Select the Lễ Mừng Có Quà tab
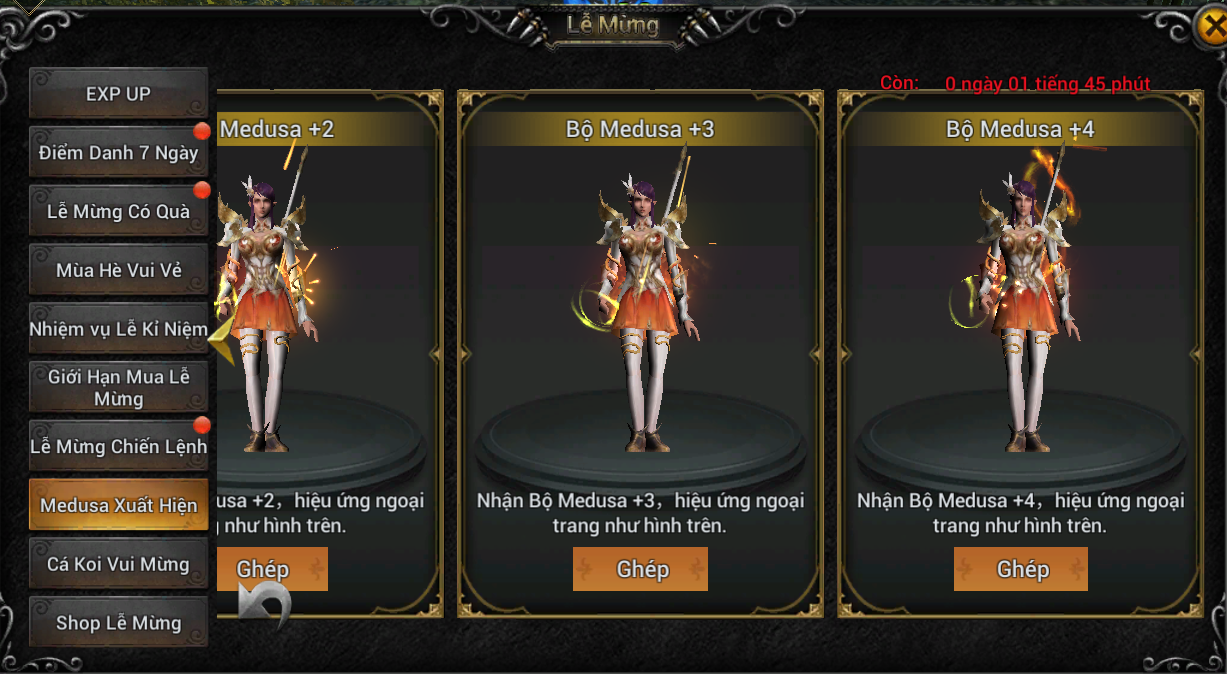The width and height of the screenshot is (1227, 674). pyautogui.click(x=118, y=212)
